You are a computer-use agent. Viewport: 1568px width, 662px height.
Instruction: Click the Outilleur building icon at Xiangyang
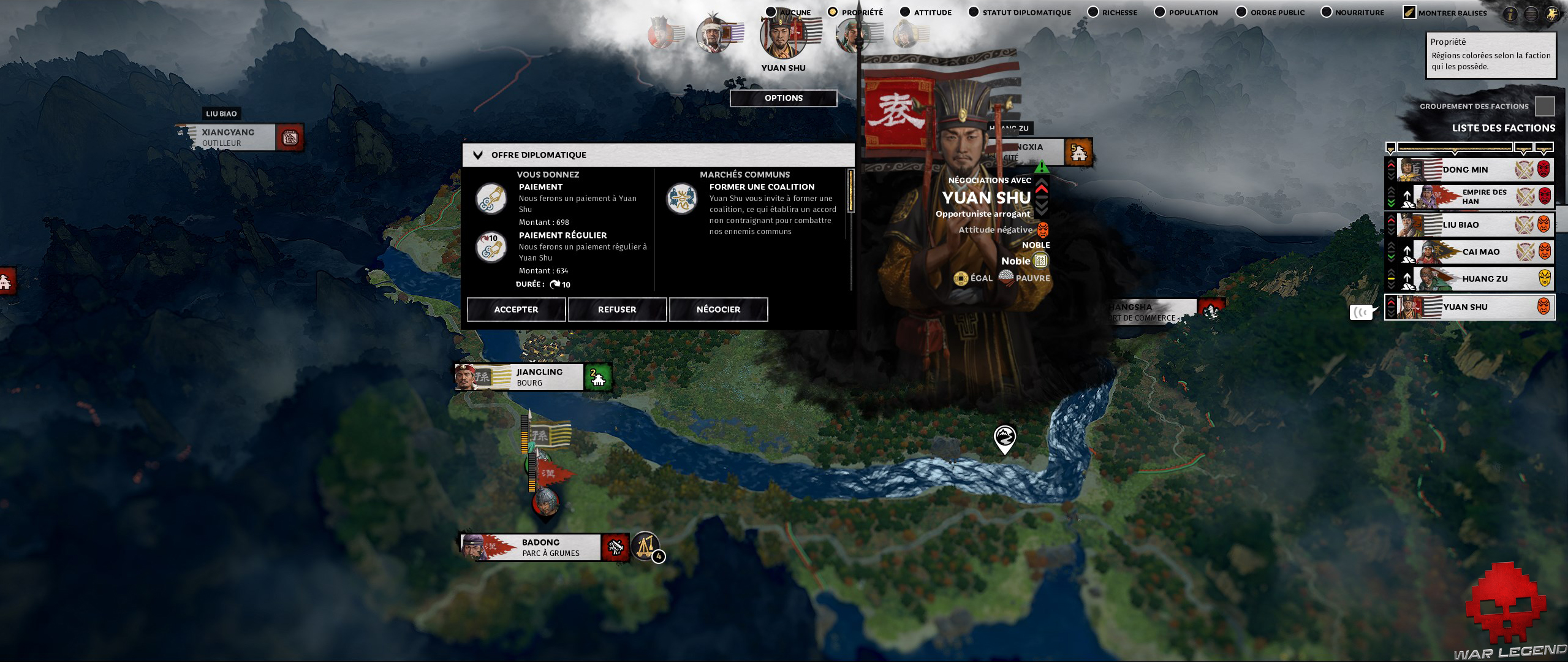coord(289,138)
